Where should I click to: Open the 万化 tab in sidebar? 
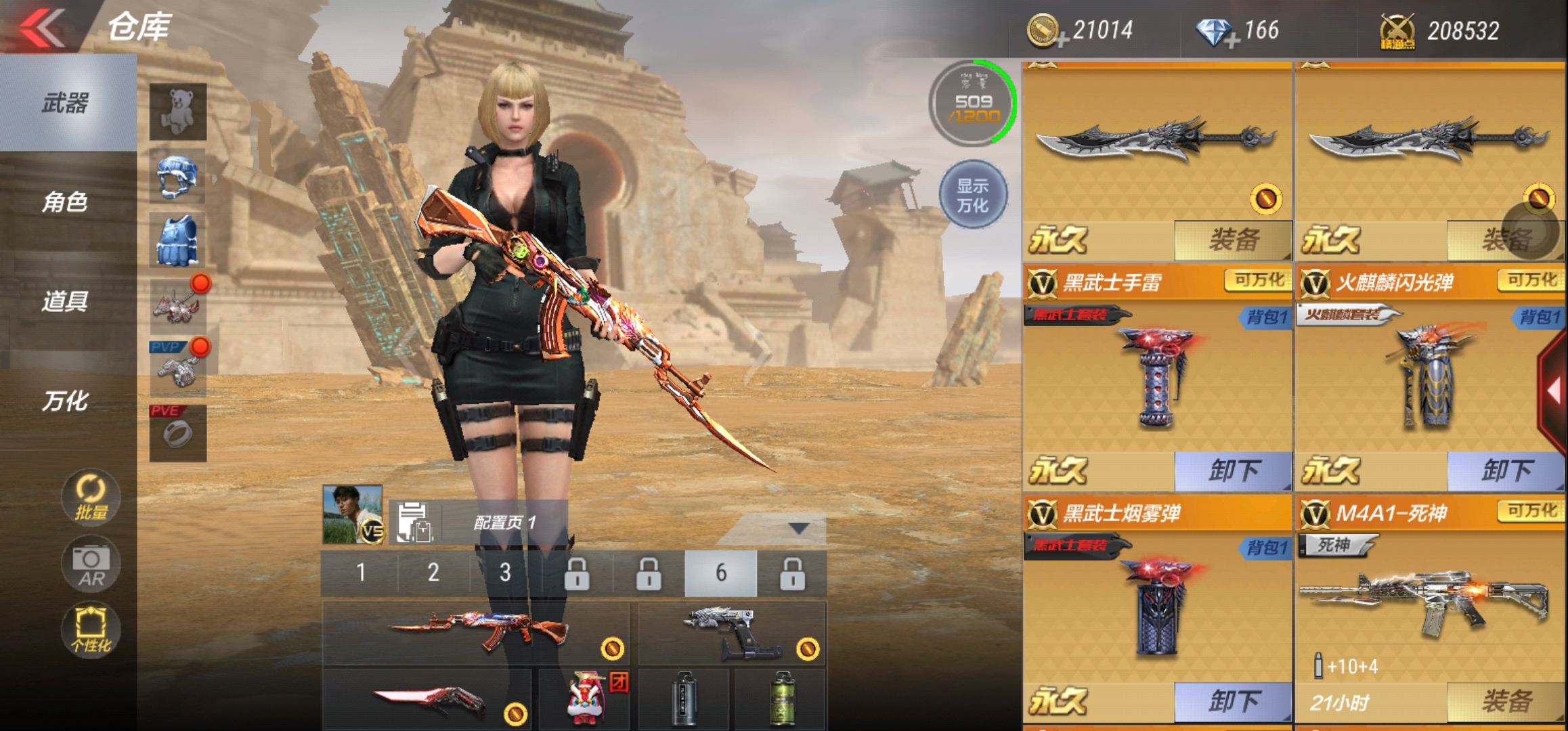66,401
